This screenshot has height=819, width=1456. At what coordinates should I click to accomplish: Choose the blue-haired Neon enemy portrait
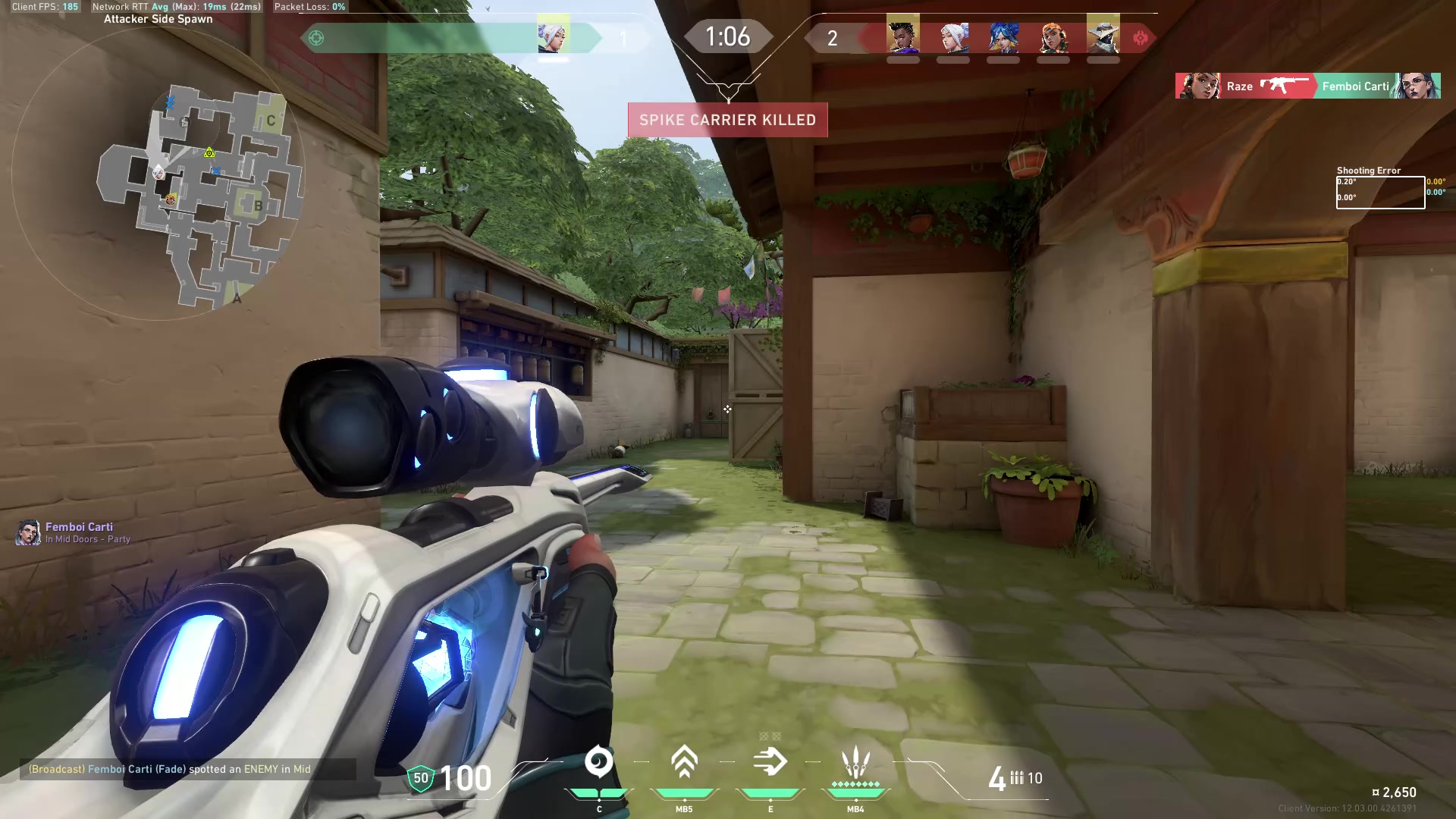pyautogui.click(x=1003, y=35)
